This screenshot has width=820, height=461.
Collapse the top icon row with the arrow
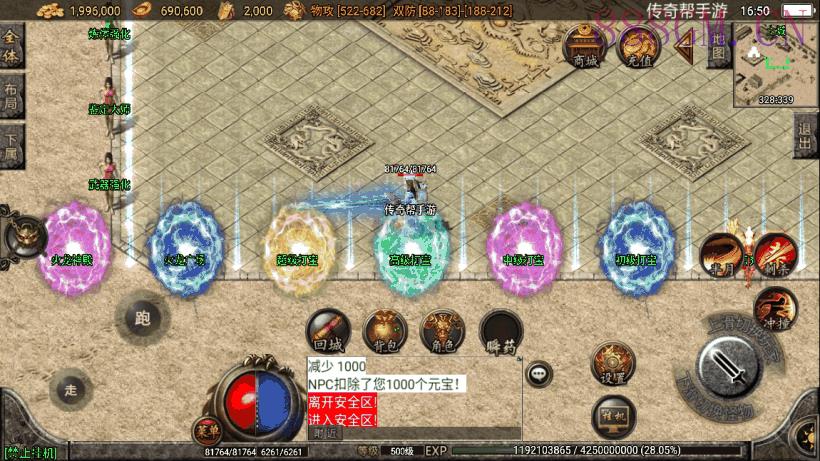[x=686, y=47]
